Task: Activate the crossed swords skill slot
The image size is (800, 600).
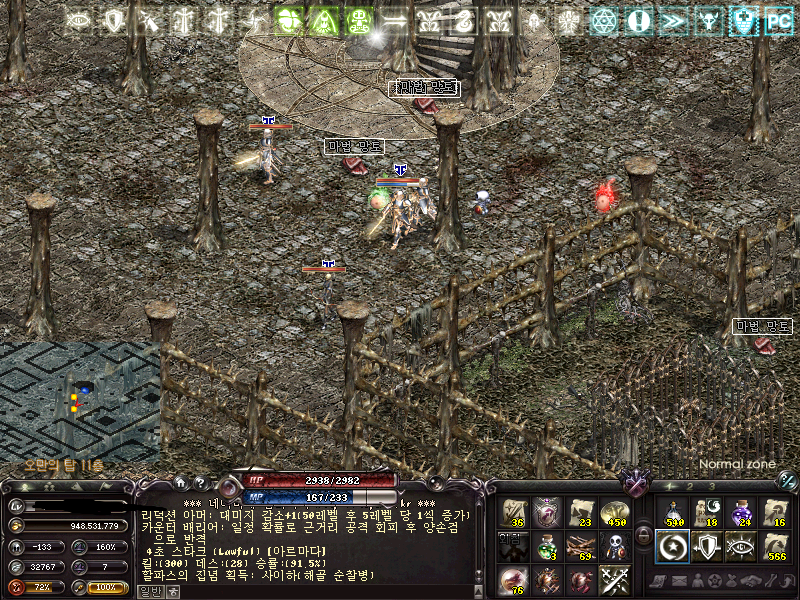Action: (614, 579)
